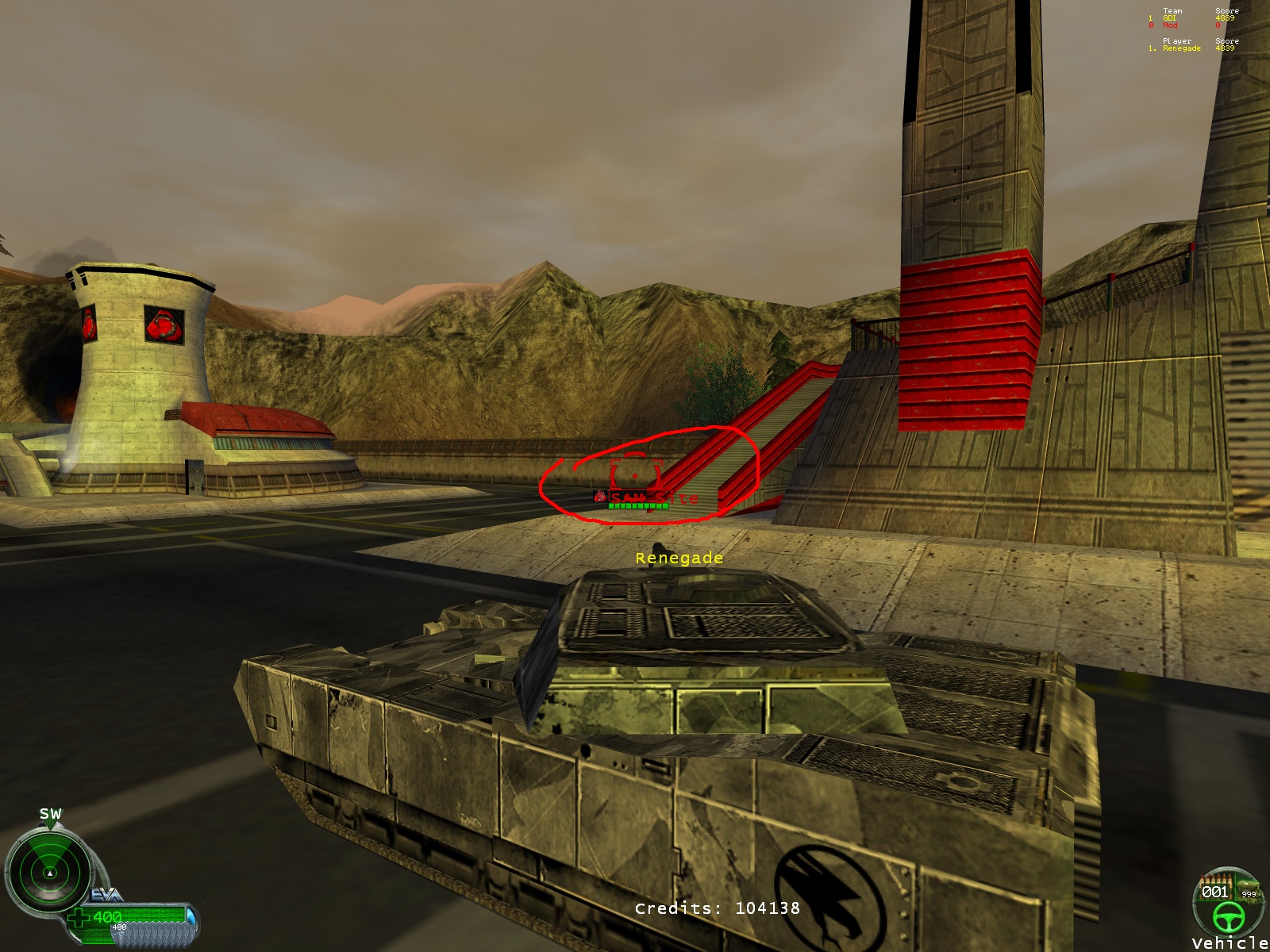Click the SW compass heading above the radar
Viewport: 1270px width, 952px height.
[50, 814]
